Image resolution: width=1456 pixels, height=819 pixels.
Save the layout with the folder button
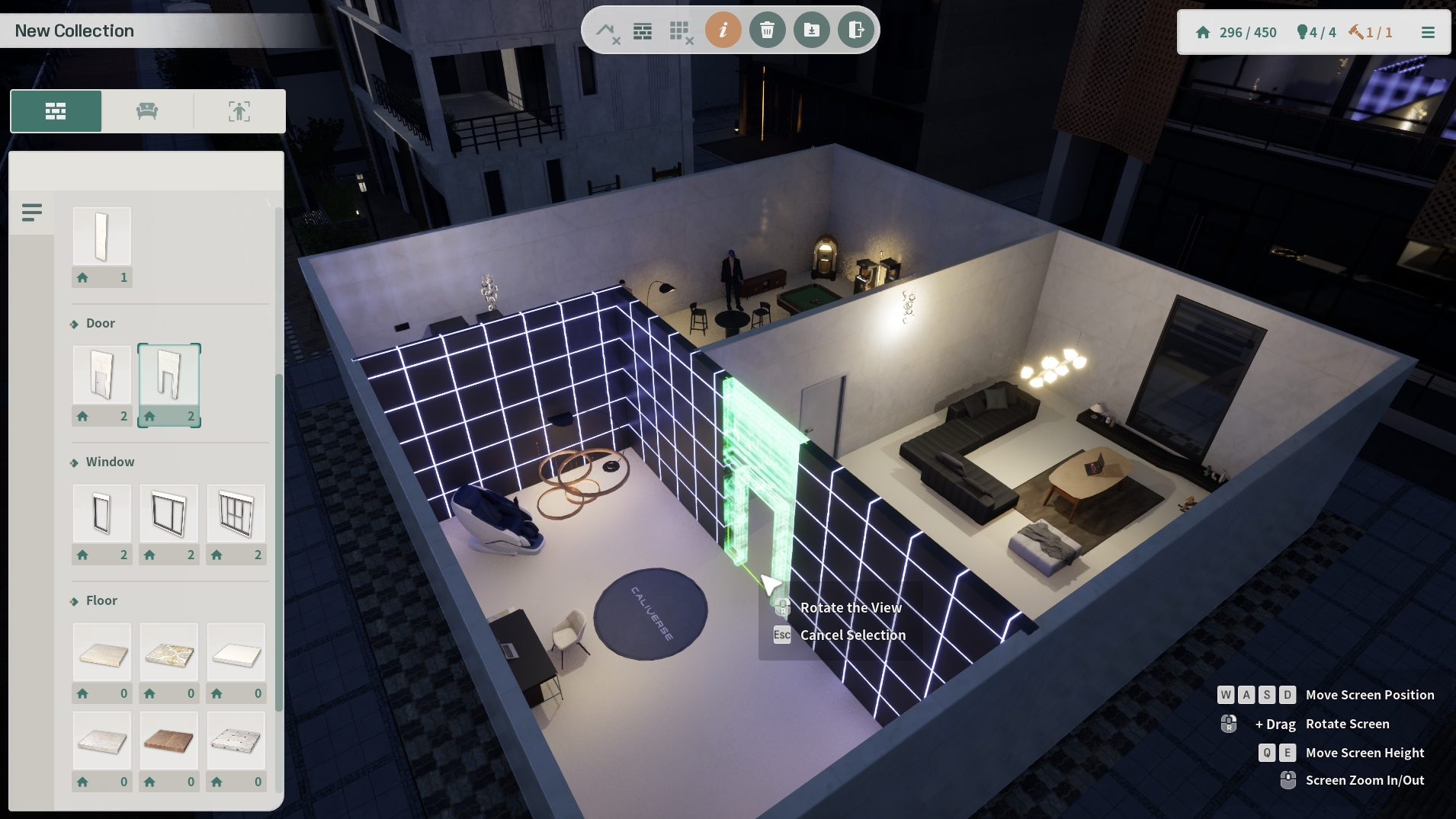[812, 30]
